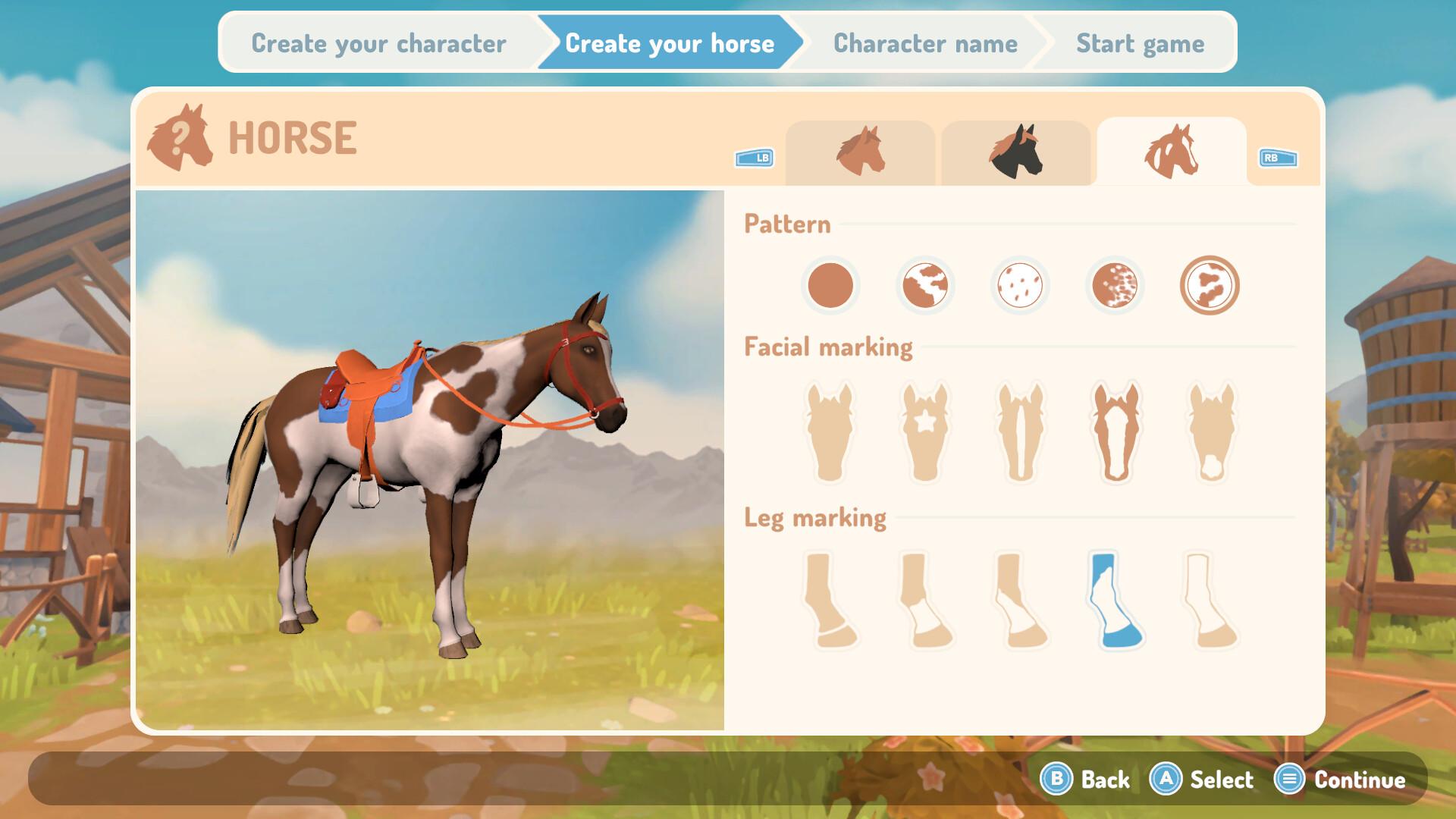Image resolution: width=1456 pixels, height=819 pixels.
Task: Open the Character name step
Action: (925, 43)
